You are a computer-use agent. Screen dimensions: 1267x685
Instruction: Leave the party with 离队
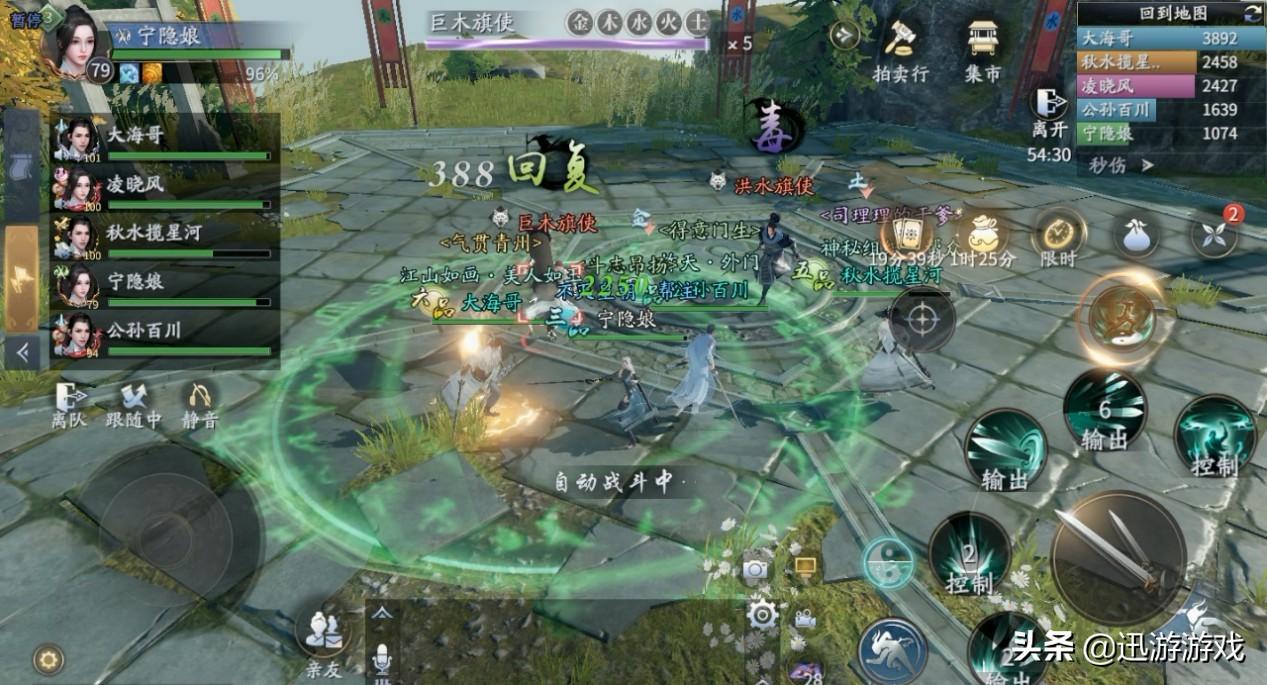tap(70, 406)
